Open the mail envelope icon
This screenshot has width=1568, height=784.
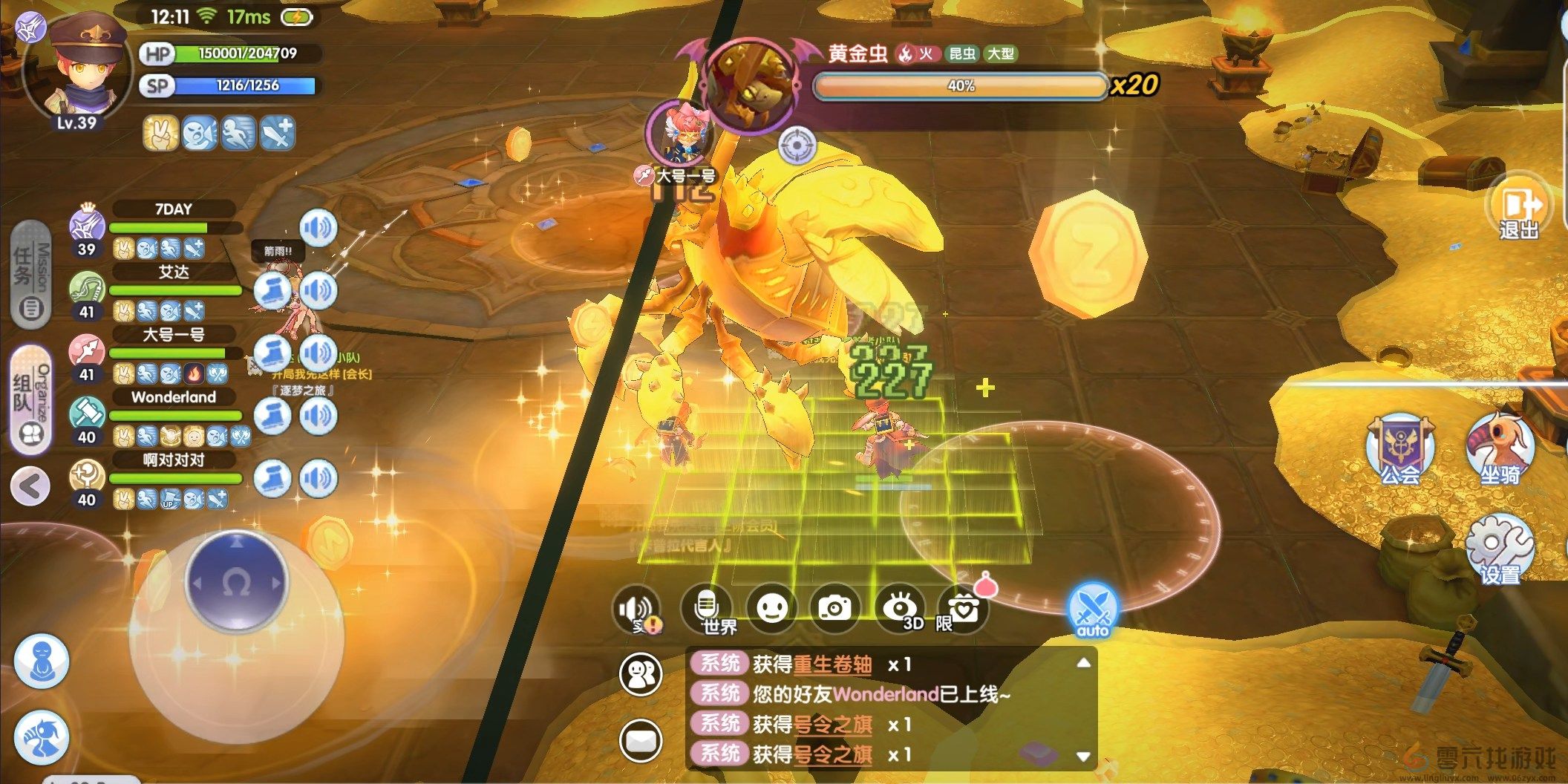click(x=641, y=740)
